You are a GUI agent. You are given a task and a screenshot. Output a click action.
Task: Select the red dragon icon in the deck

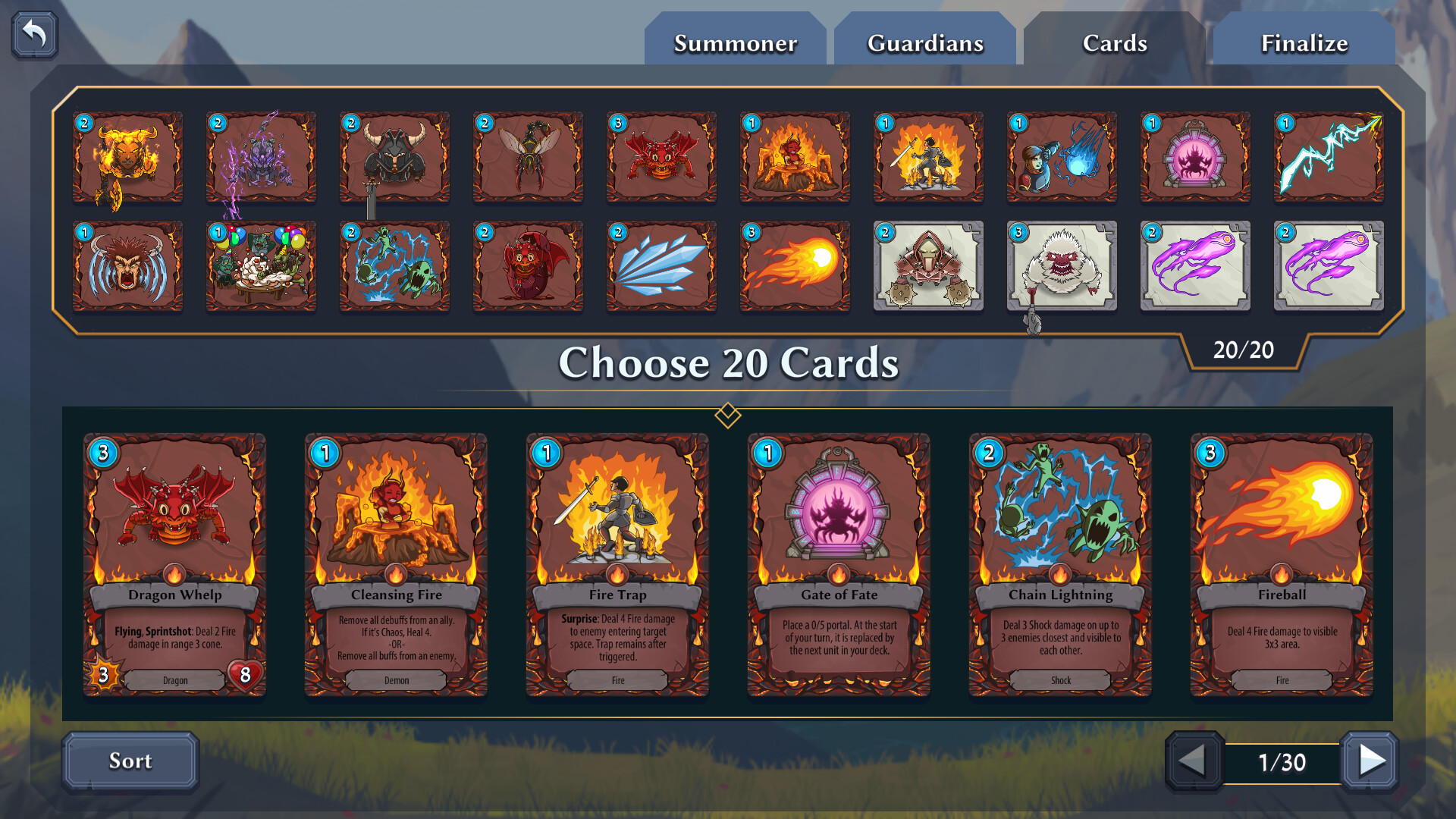(661, 157)
